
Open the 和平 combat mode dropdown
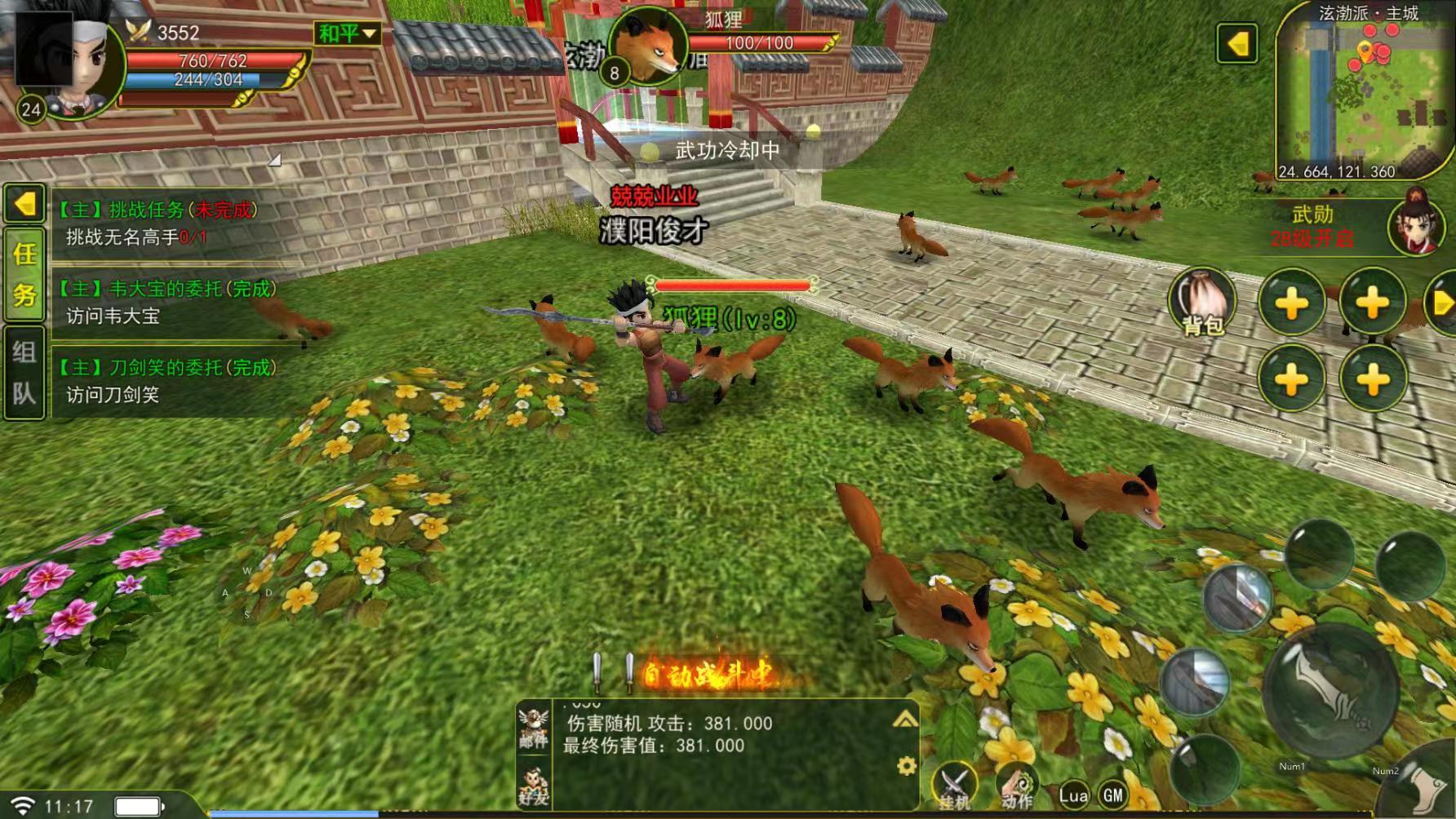pyautogui.click(x=348, y=33)
